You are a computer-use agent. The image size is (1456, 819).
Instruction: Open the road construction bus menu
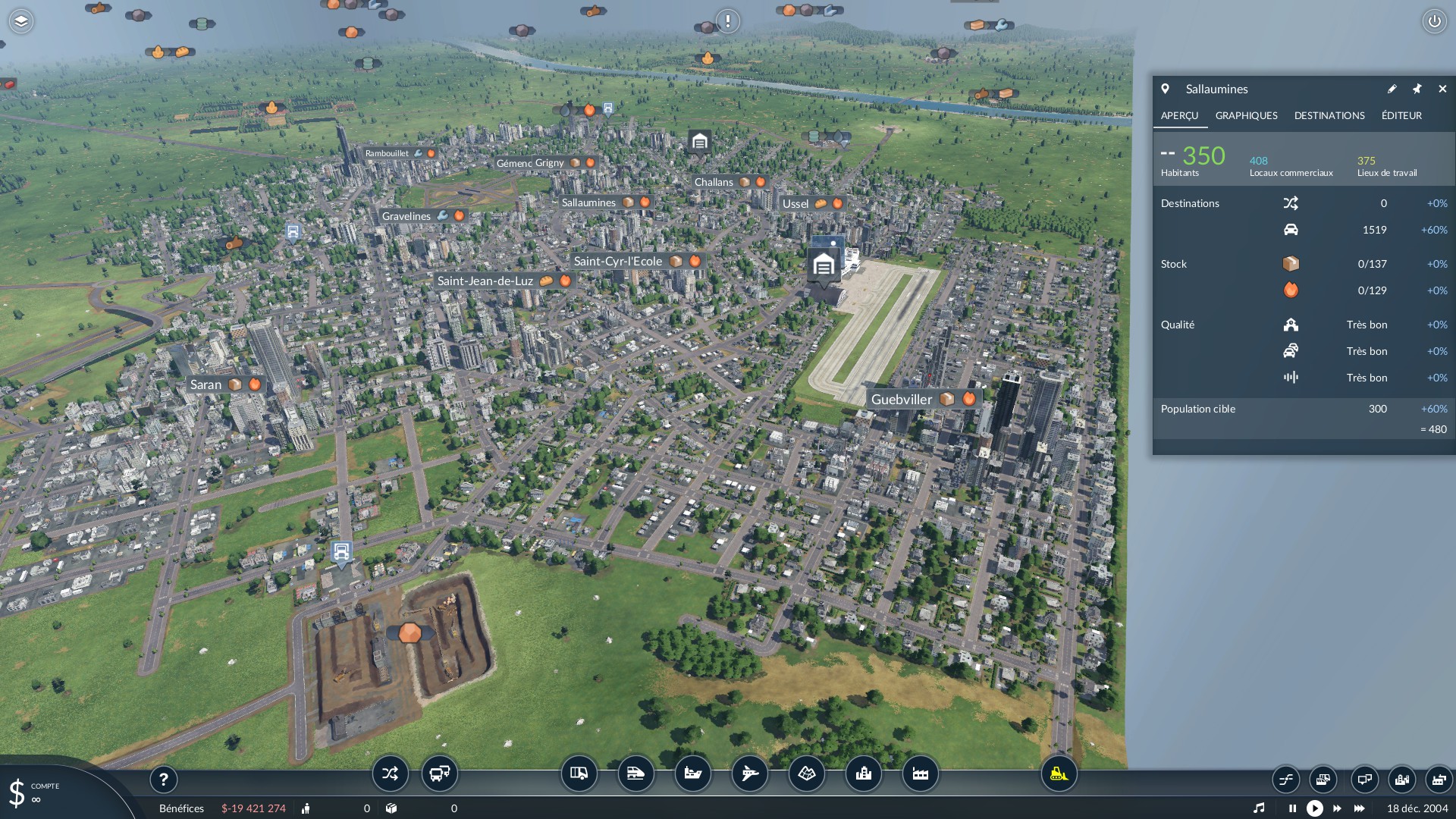pyautogui.click(x=579, y=773)
